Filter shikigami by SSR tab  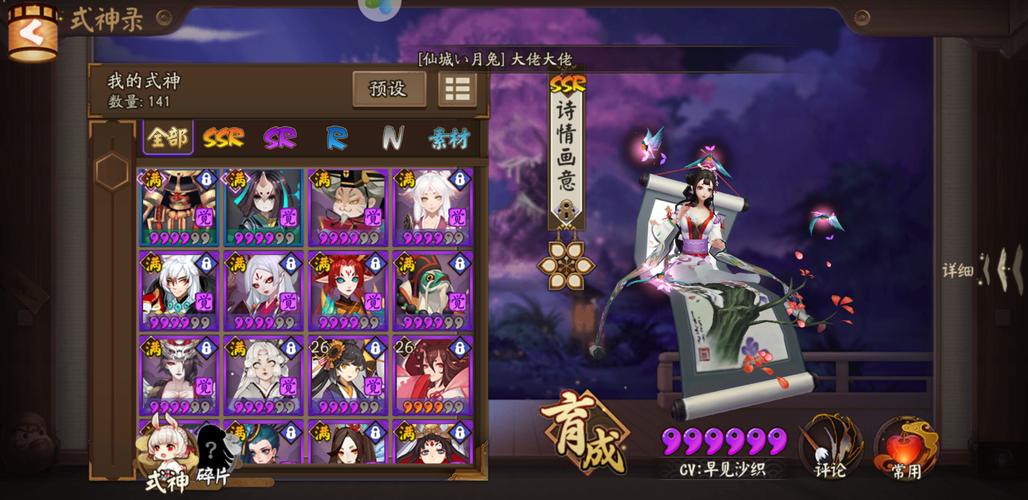point(223,138)
